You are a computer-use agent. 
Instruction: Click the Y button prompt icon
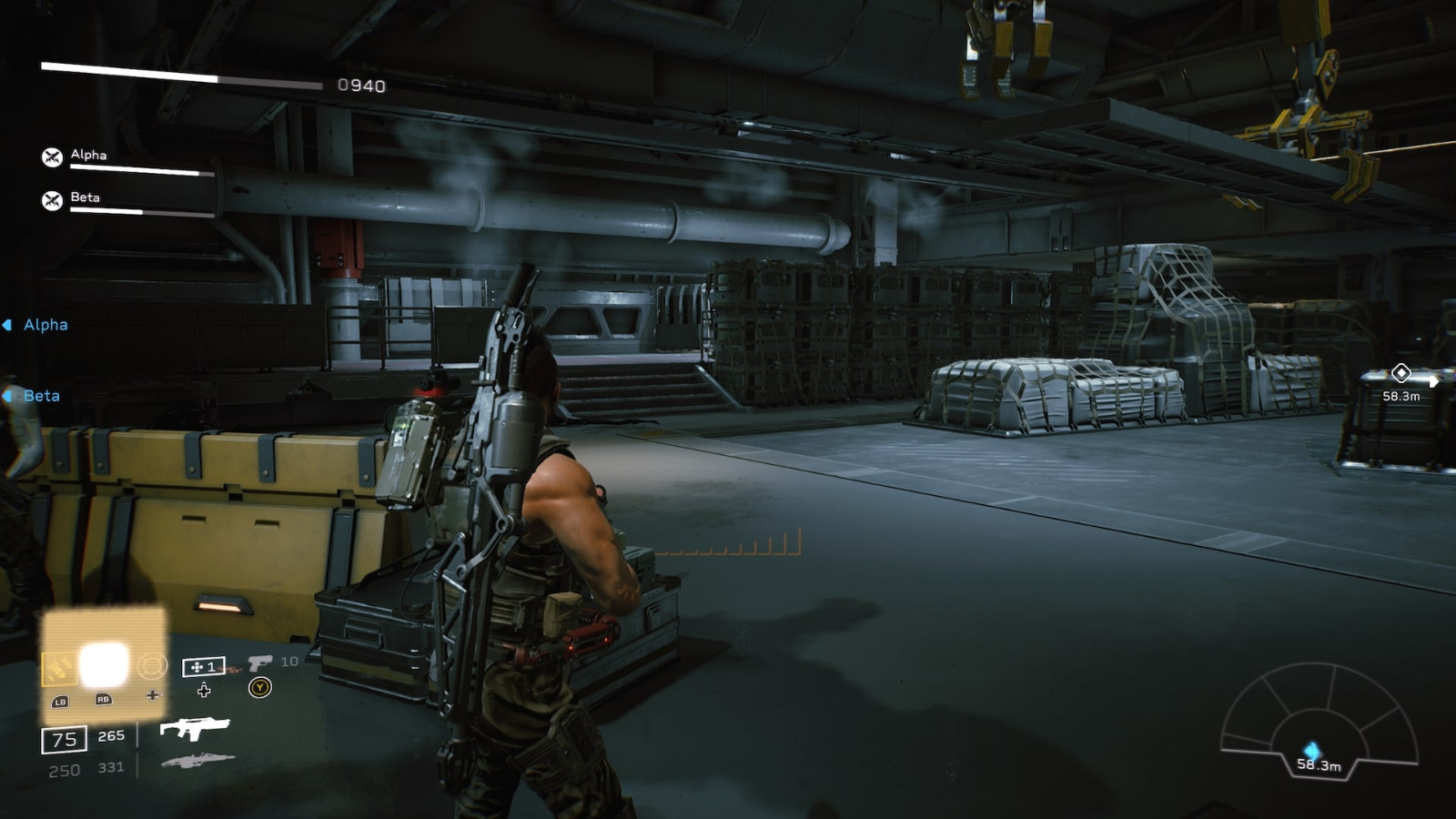tap(258, 688)
